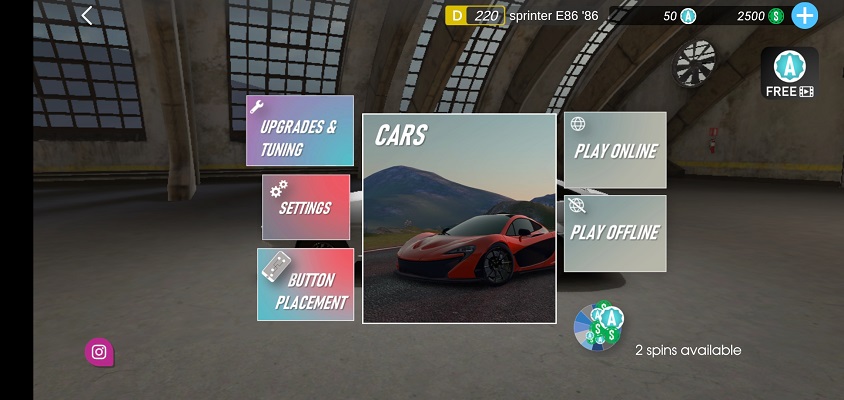The width and height of the screenshot is (844, 400).
Task: Open the Upgrades & Tuning menu
Action: (300, 131)
